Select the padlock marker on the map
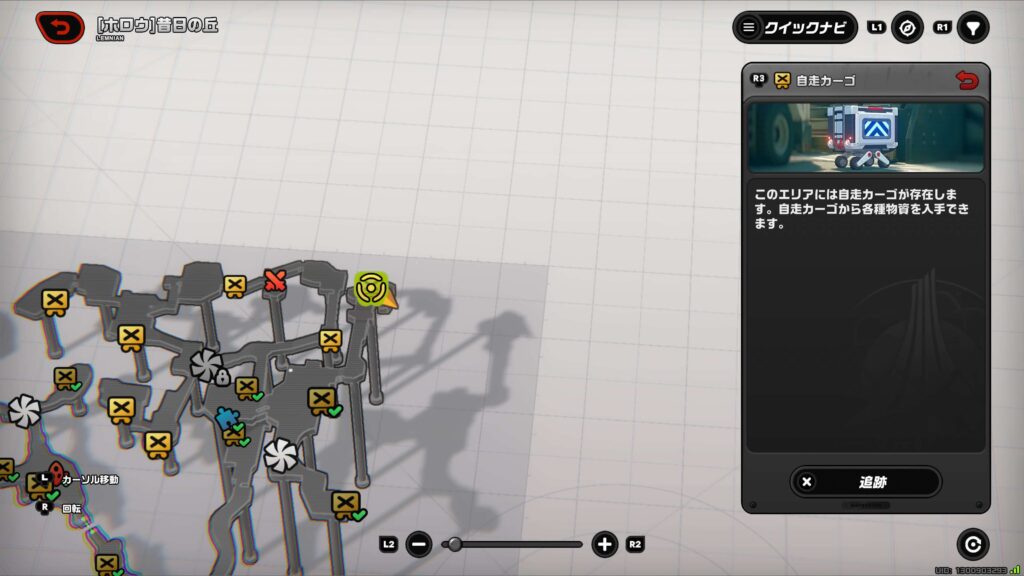 (x=223, y=376)
